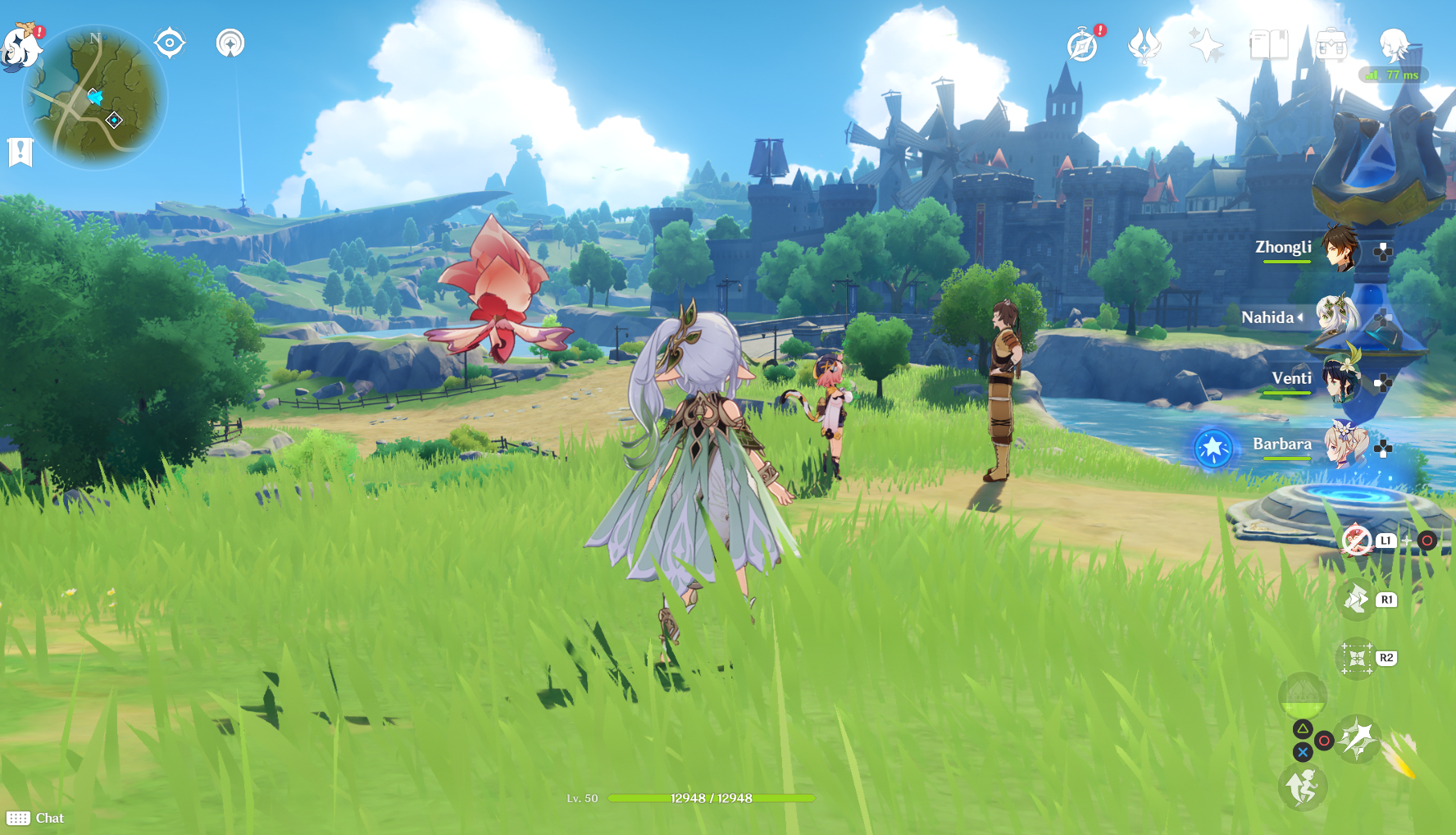Use the elemental skill starburst icon

pos(1358,739)
